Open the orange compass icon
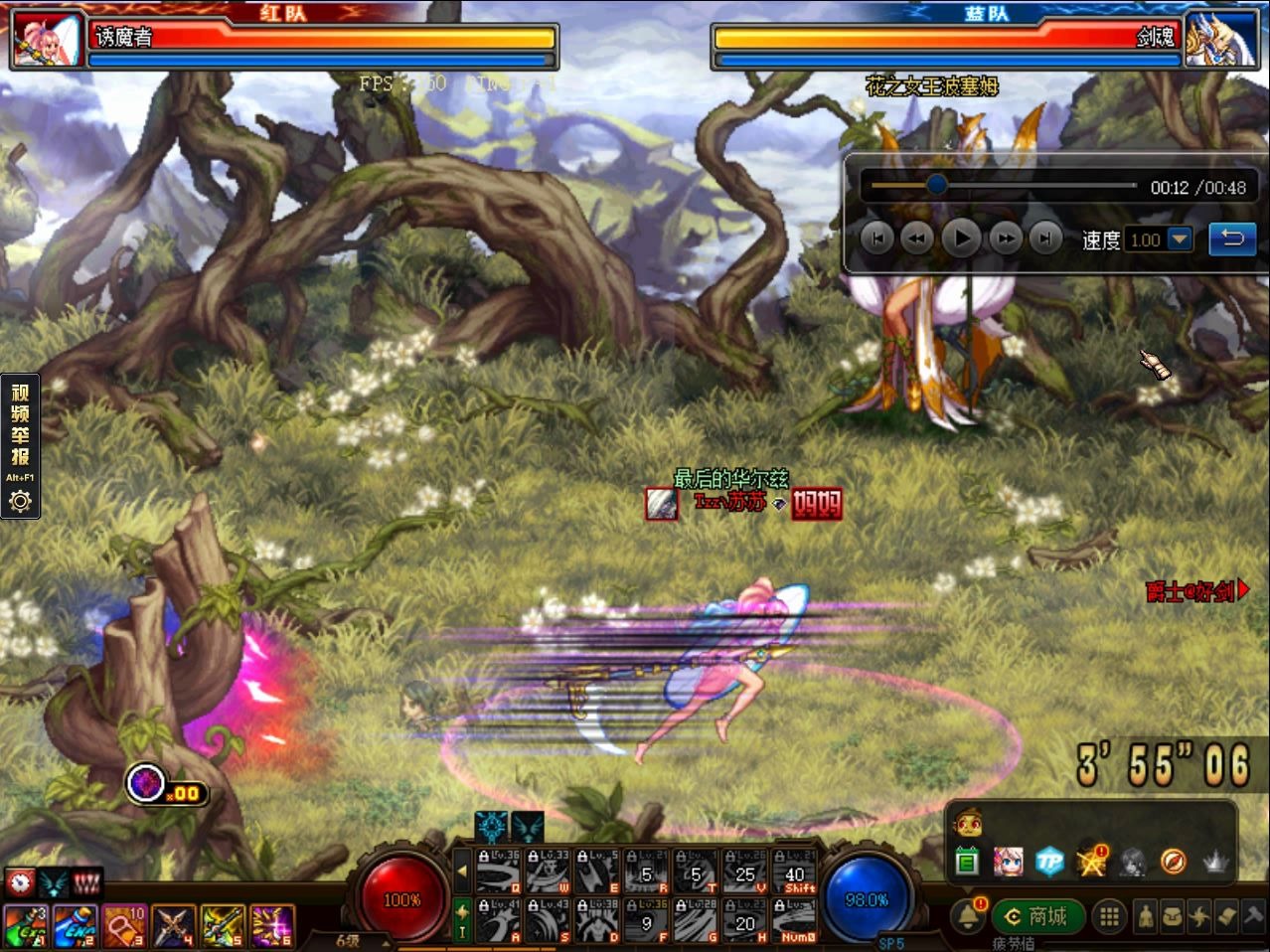 point(1173,862)
